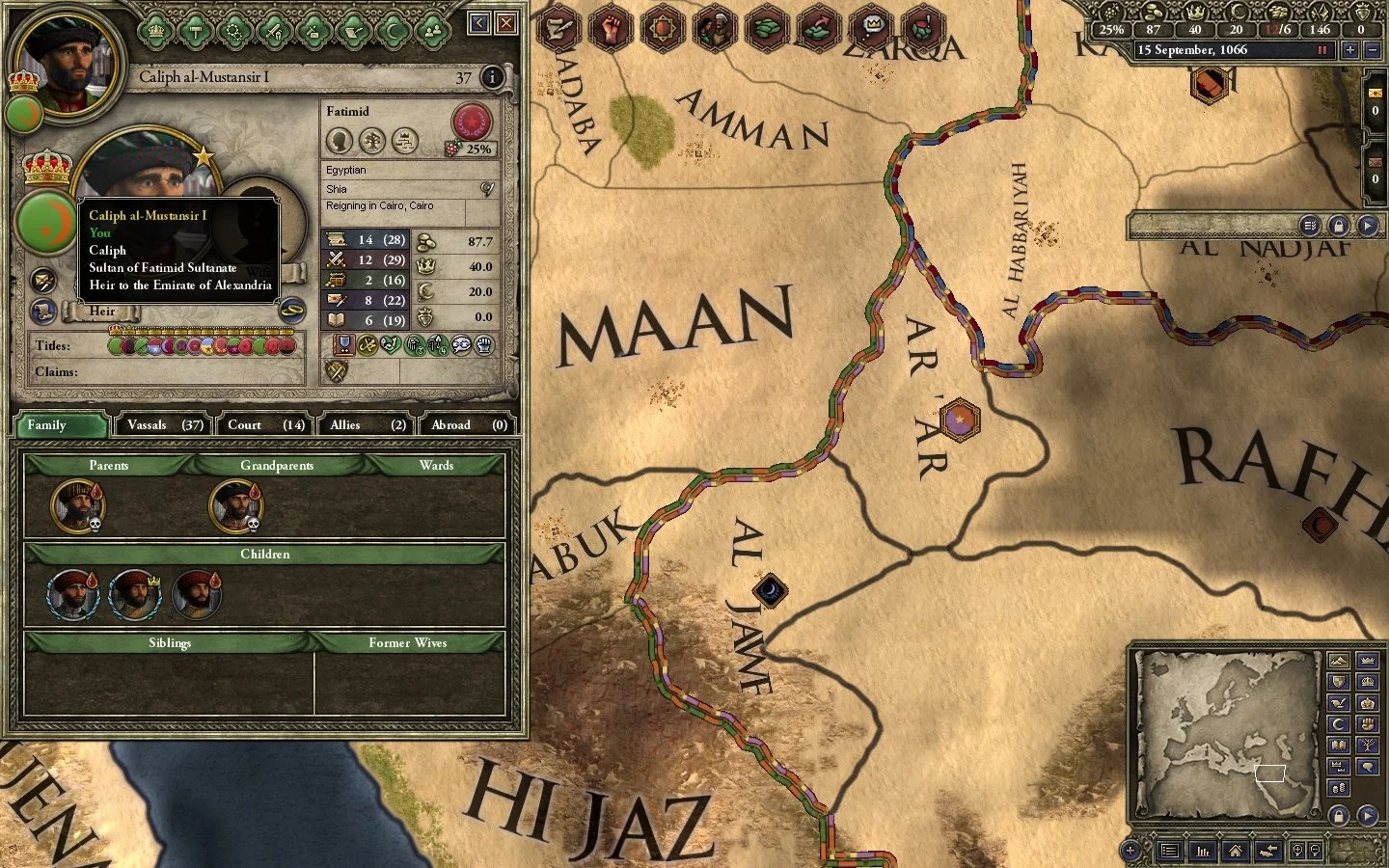Open the dynasty tree map mode icon
The width and height of the screenshot is (1389, 868).
coord(1370,745)
